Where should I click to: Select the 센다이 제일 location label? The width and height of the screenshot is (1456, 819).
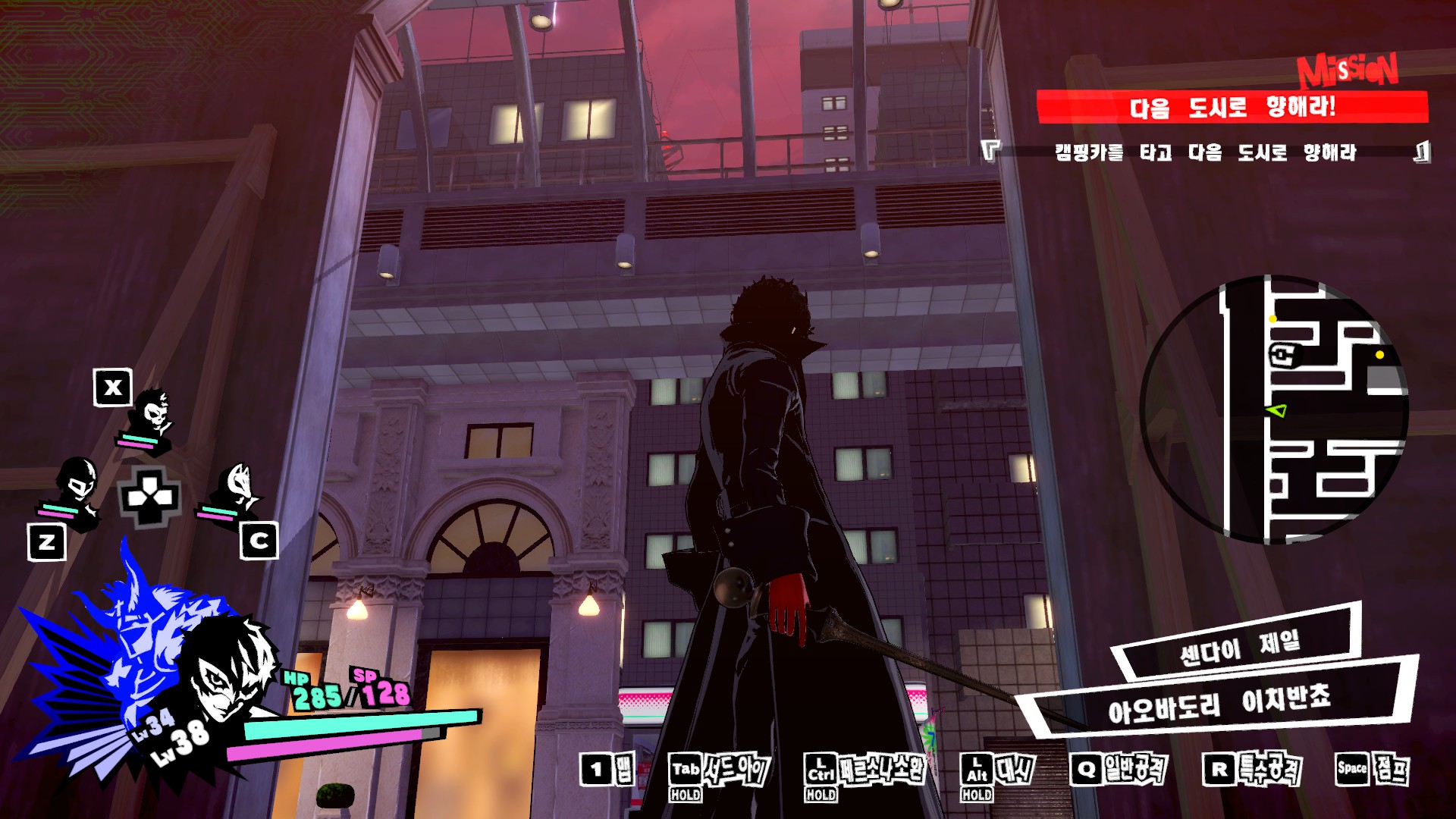click(x=1239, y=646)
